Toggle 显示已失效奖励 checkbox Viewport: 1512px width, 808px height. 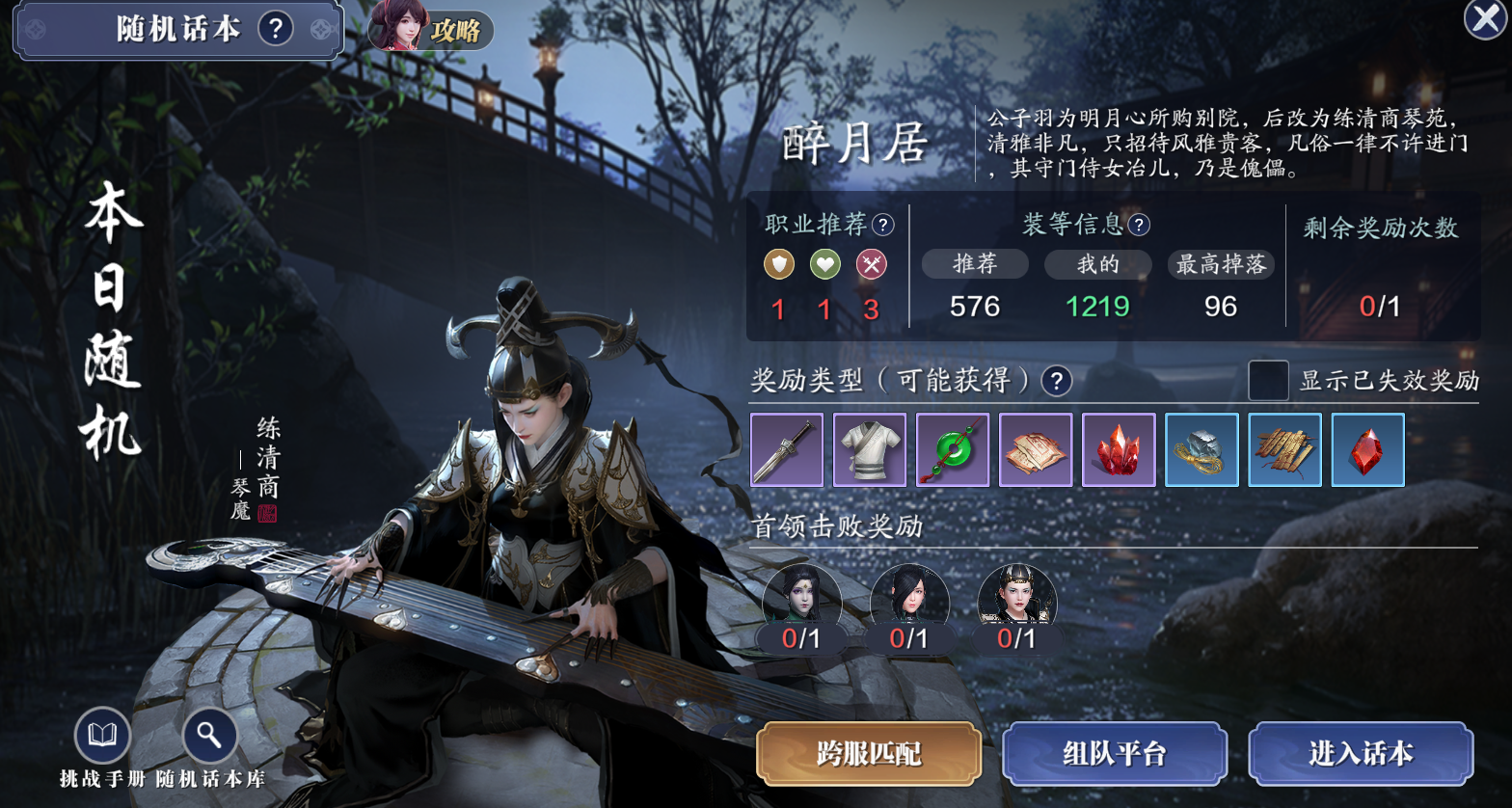point(1268,380)
